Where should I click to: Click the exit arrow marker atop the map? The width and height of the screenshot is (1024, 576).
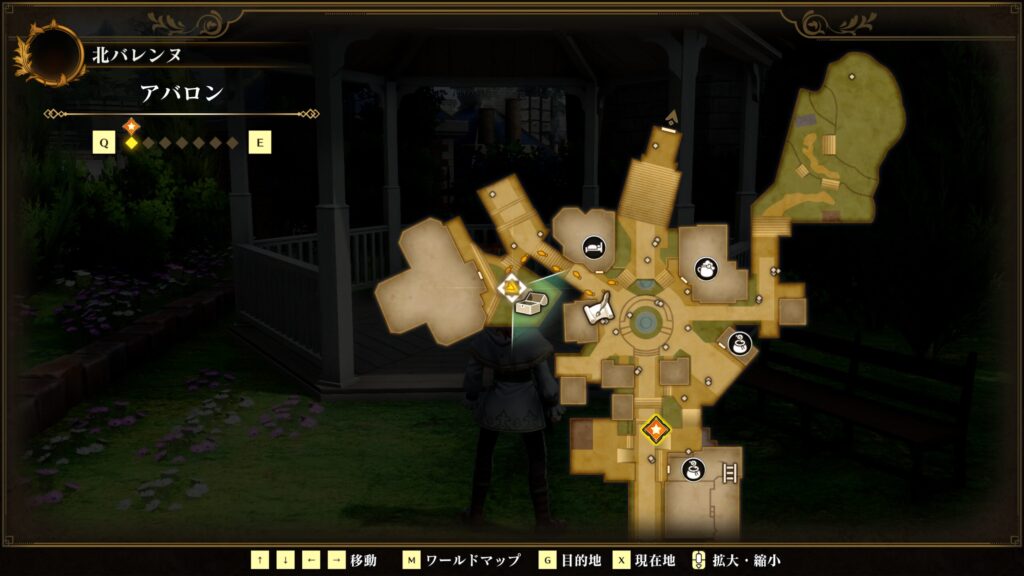point(671,118)
